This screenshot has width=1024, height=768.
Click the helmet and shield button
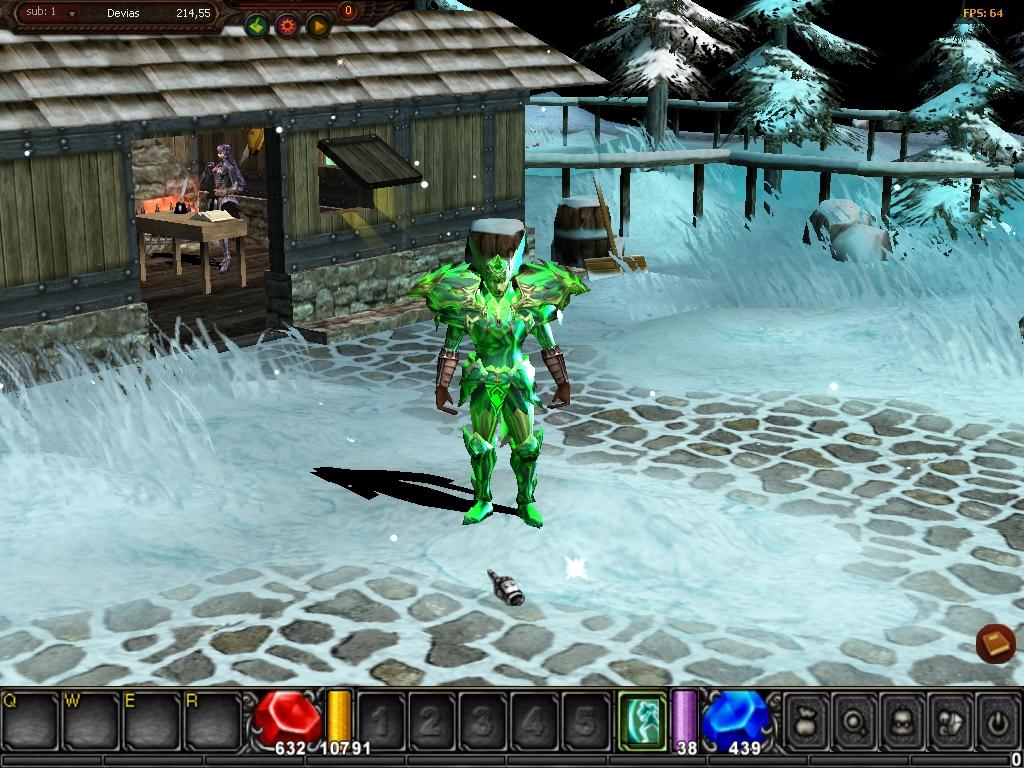951,720
